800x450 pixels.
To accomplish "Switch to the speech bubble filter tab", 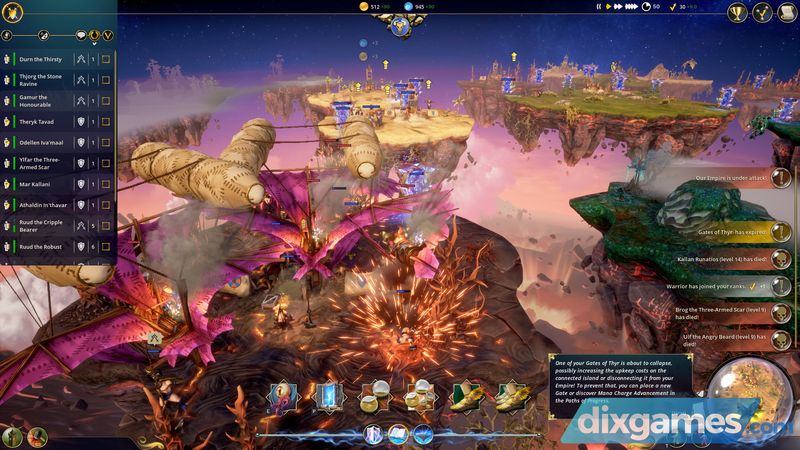I will [x=79, y=35].
